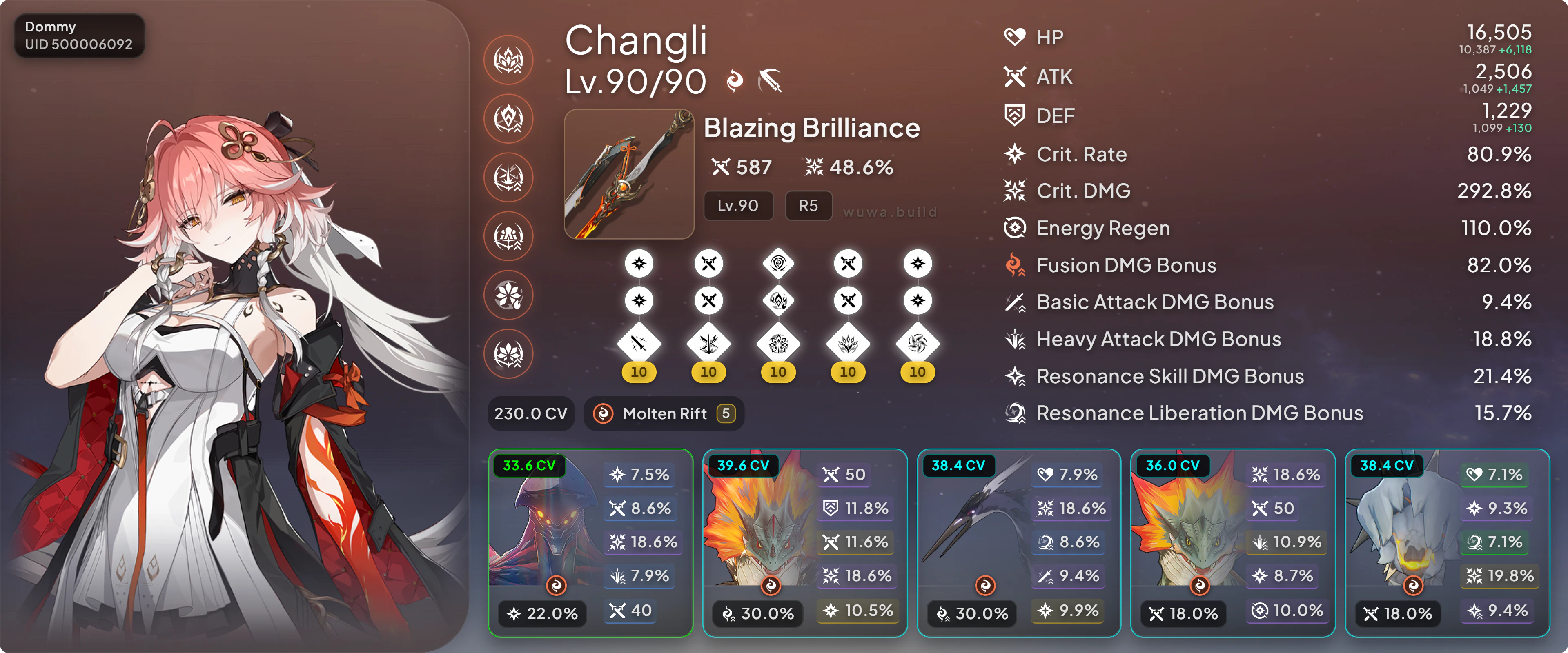Select the Fusion element icon beside the level
Viewport: 1568px width, 653px height.
735,81
